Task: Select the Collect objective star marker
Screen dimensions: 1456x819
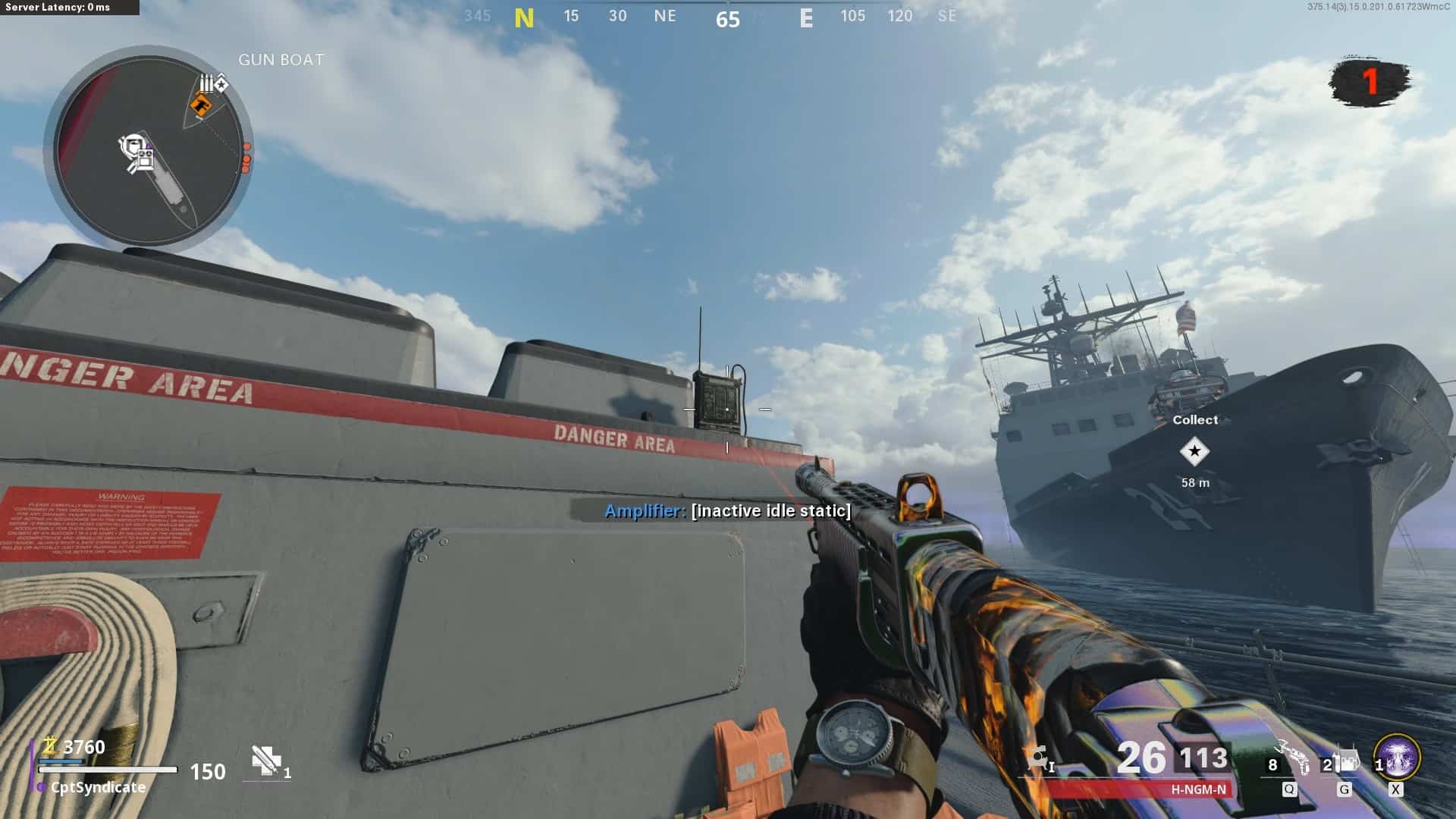Action: [x=1194, y=452]
